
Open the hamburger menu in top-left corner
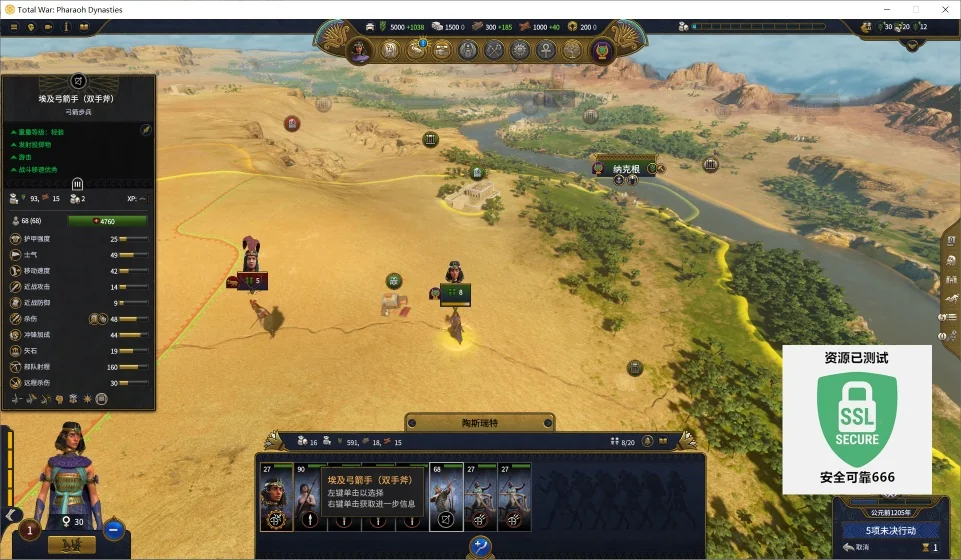(14, 27)
